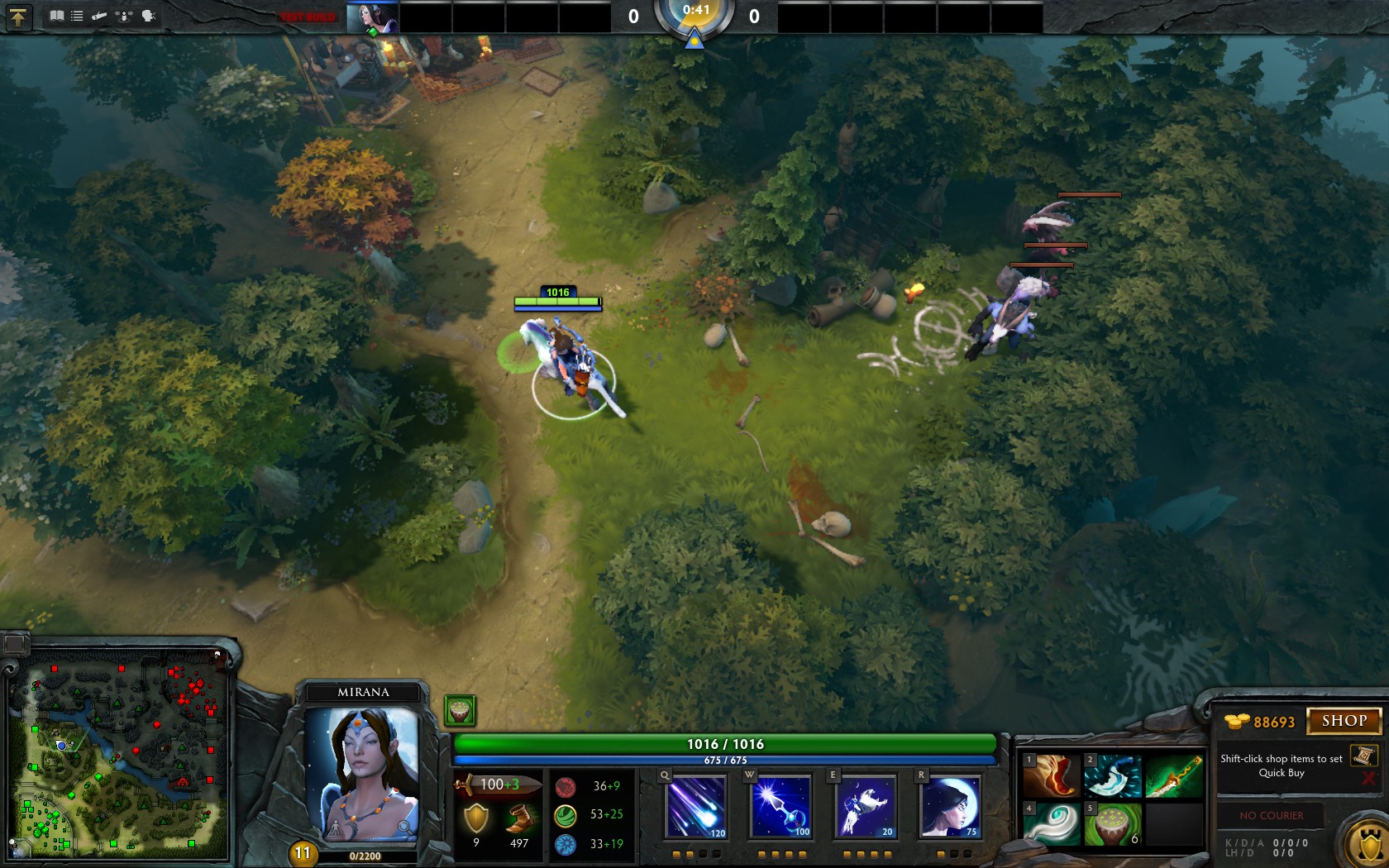The width and height of the screenshot is (1389, 868).
Task: Select the green Butterfly sword item
Action: click(x=1174, y=775)
